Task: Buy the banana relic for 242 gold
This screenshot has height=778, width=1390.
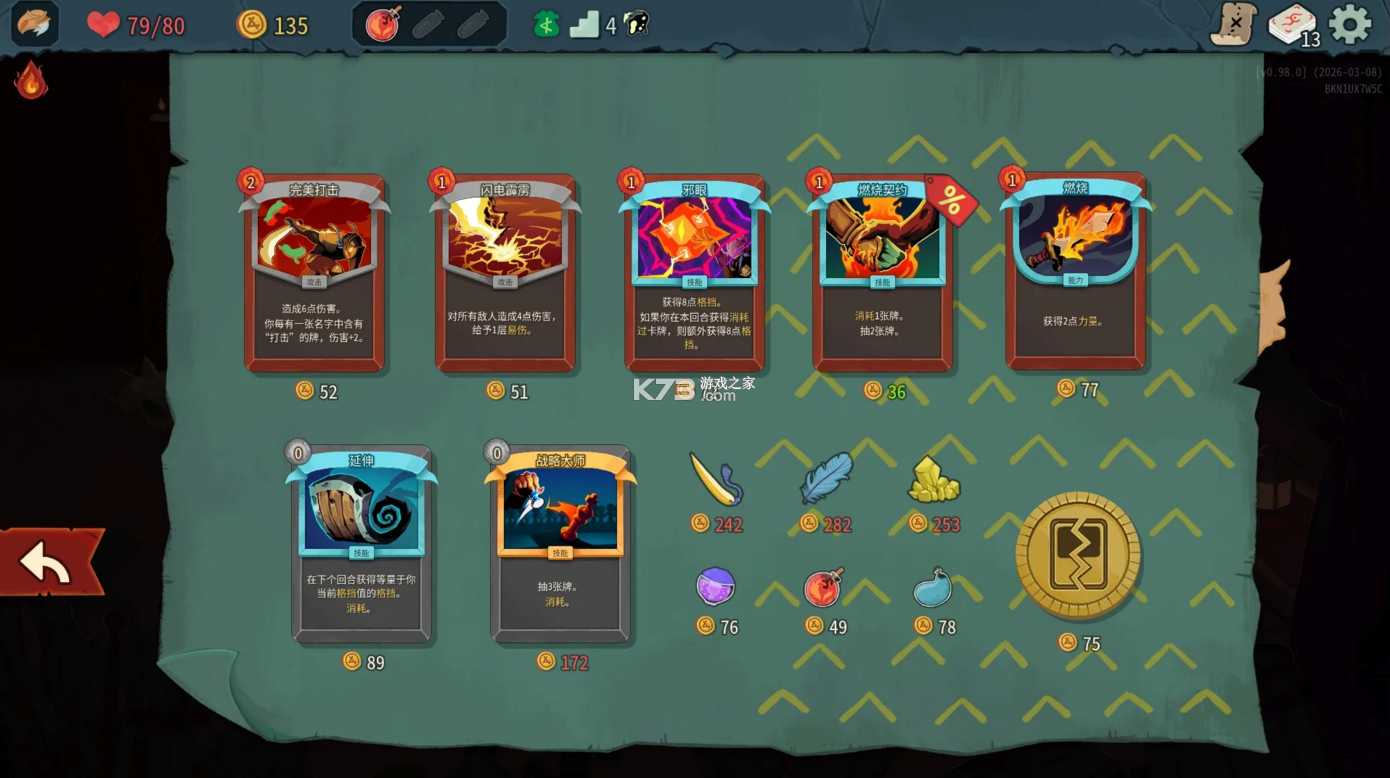Action: click(716, 480)
